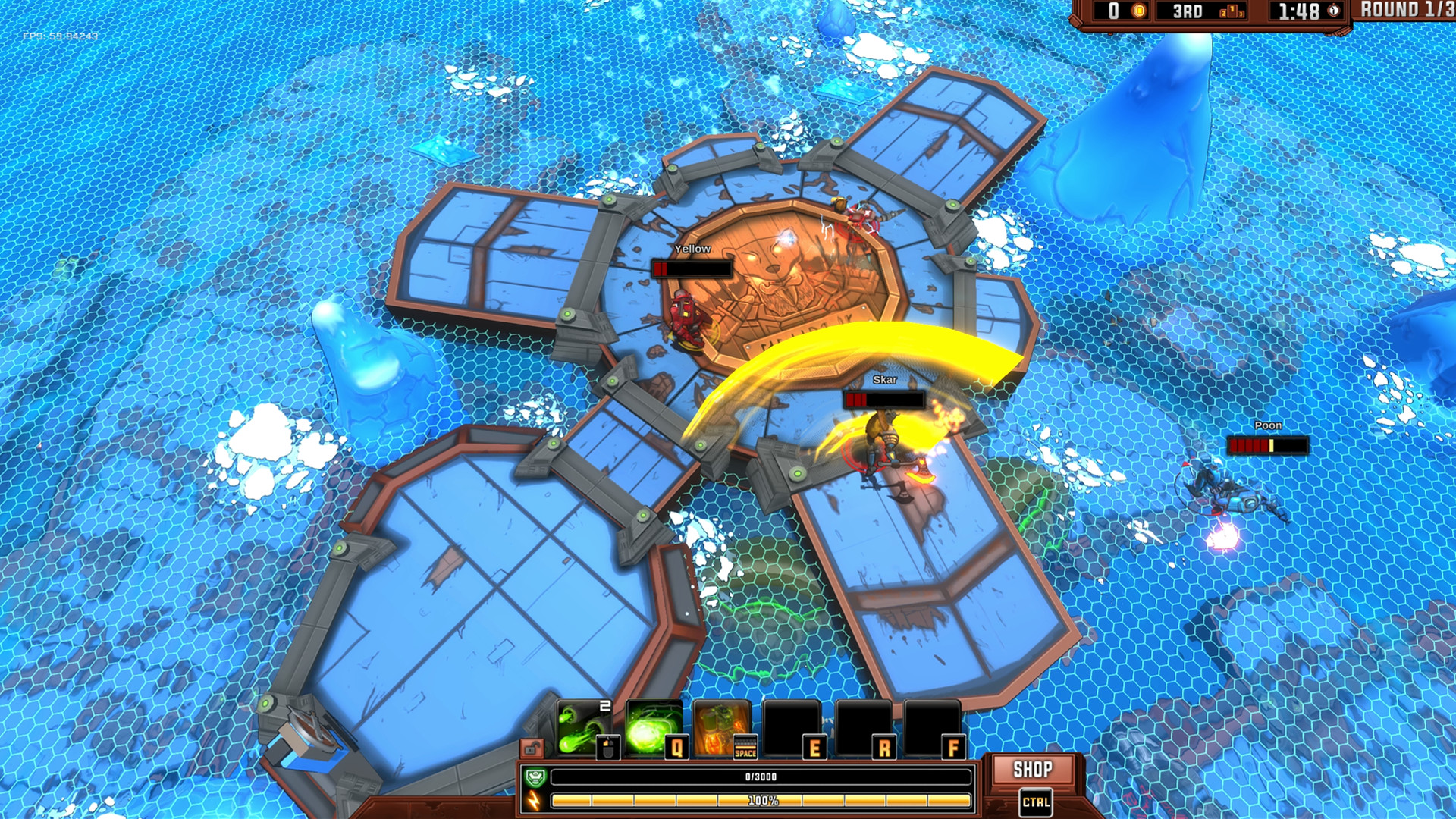
Task: Toggle the padlock beside the ability bar
Action: 532,749
